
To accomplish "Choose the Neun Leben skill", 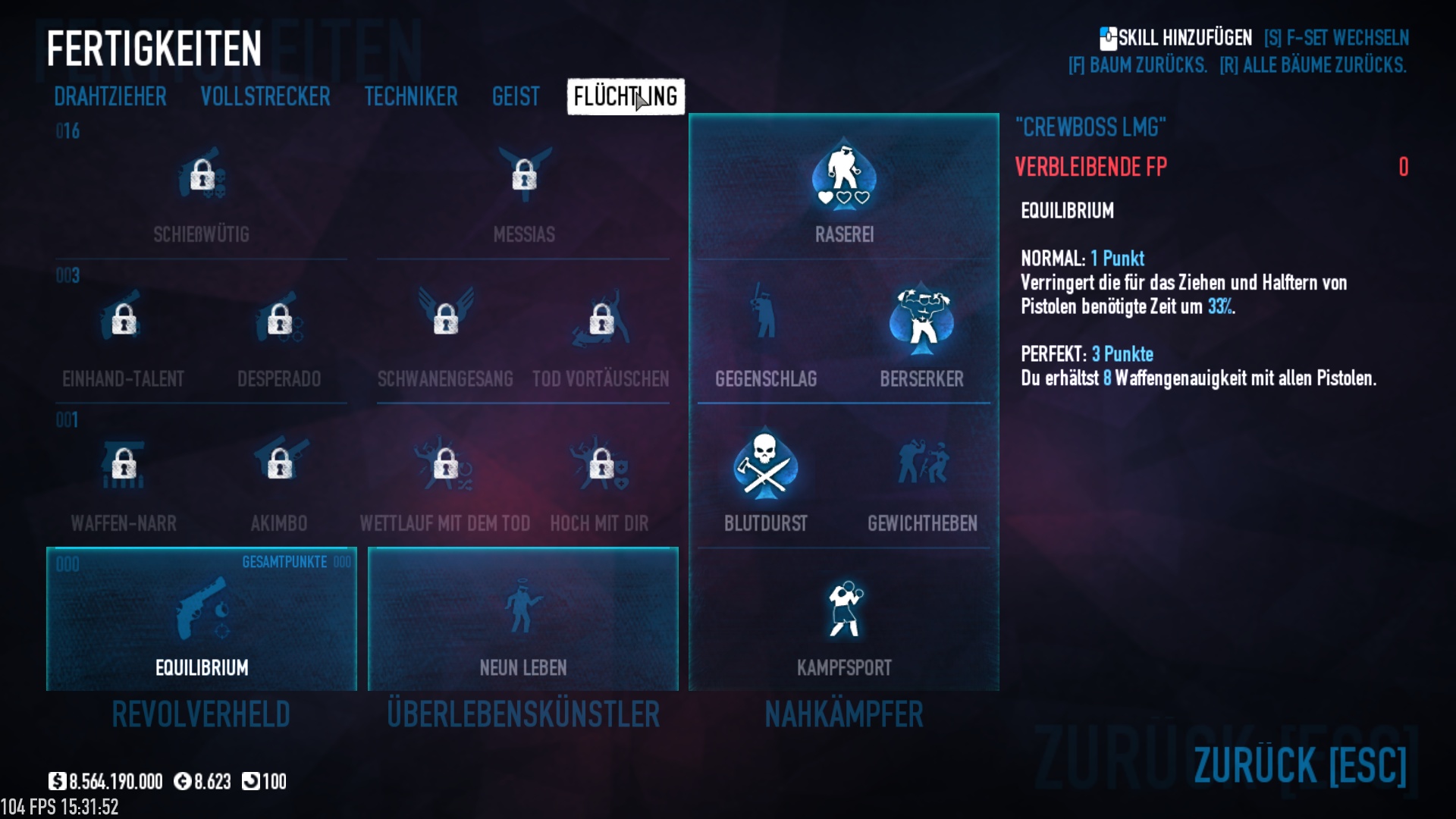I will pyautogui.click(x=523, y=610).
